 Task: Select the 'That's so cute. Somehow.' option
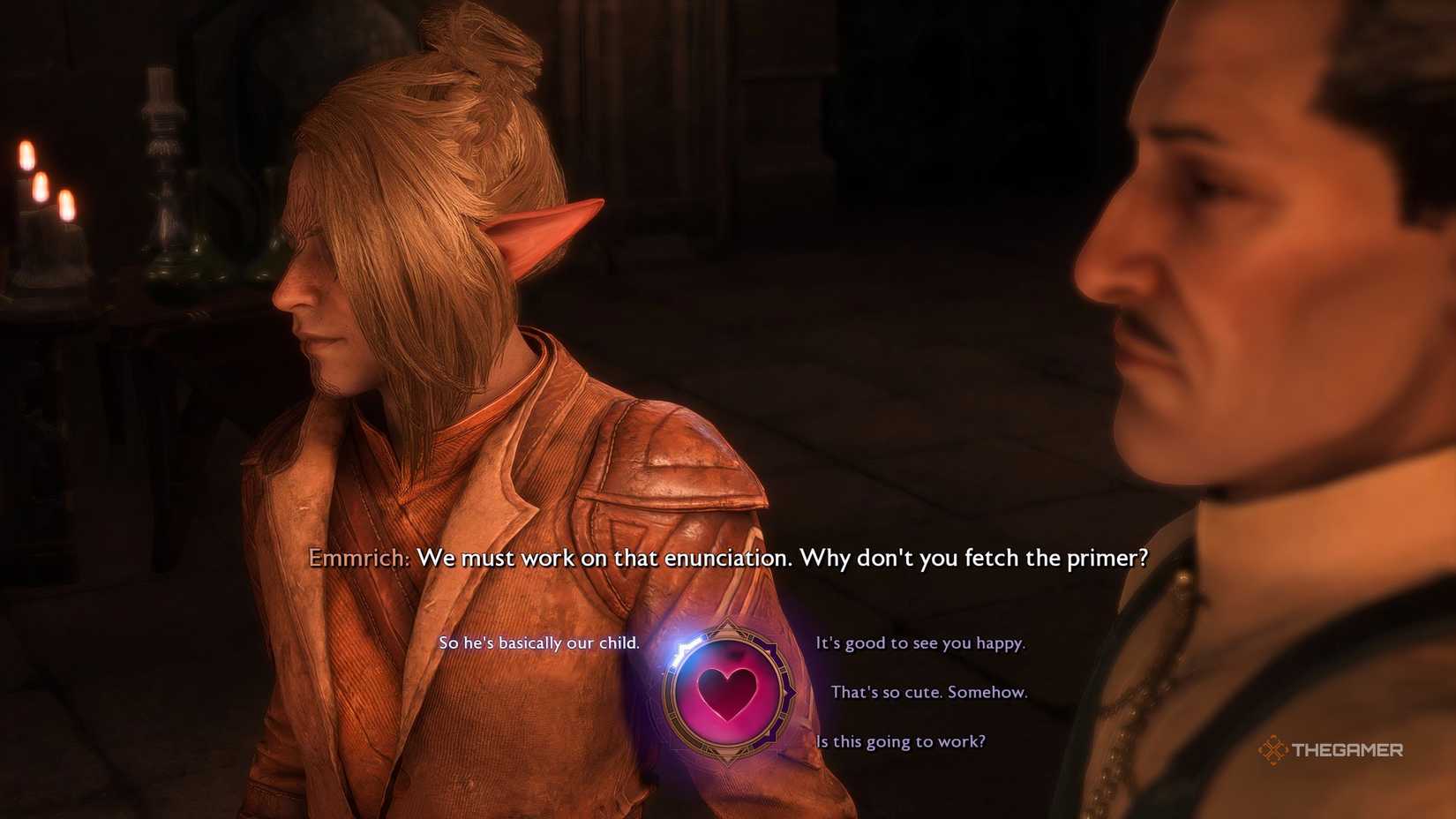coord(929,693)
